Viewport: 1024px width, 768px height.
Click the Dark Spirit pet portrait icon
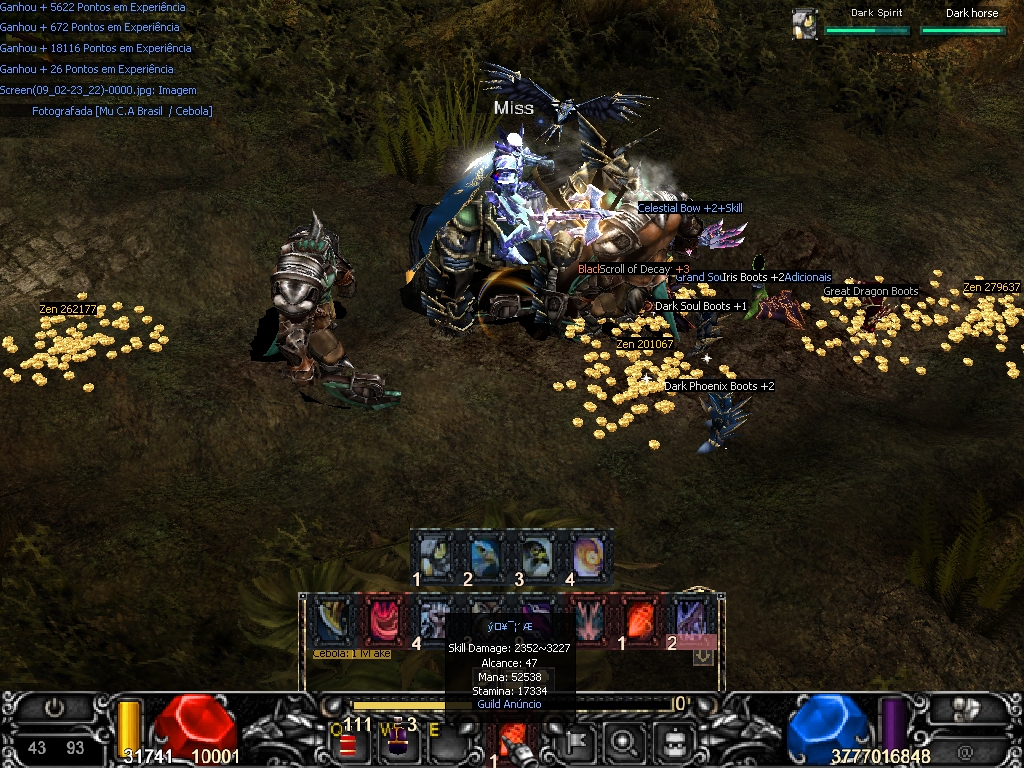(x=804, y=24)
